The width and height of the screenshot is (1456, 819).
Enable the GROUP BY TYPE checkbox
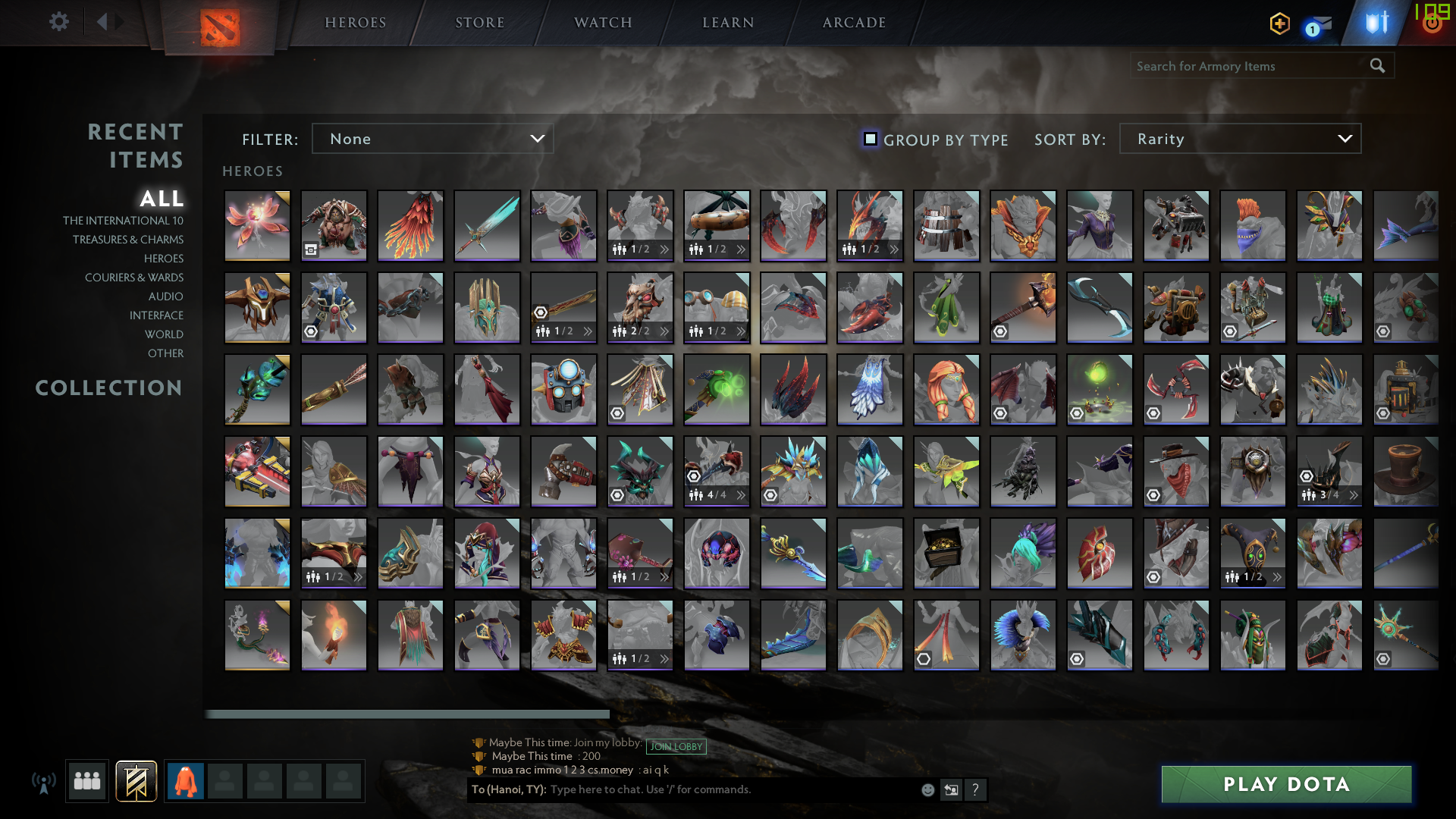870,140
